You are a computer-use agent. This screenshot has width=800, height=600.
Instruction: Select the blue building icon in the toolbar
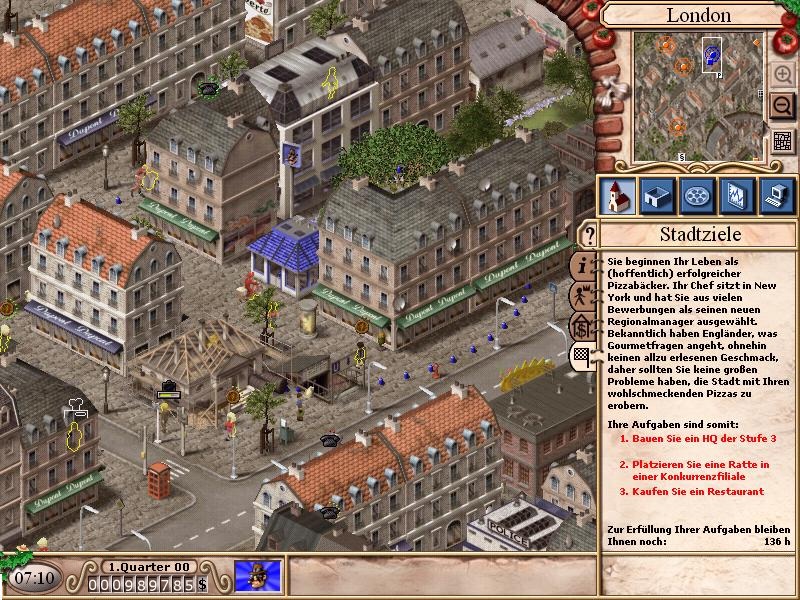pyautogui.click(x=657, y=195)
